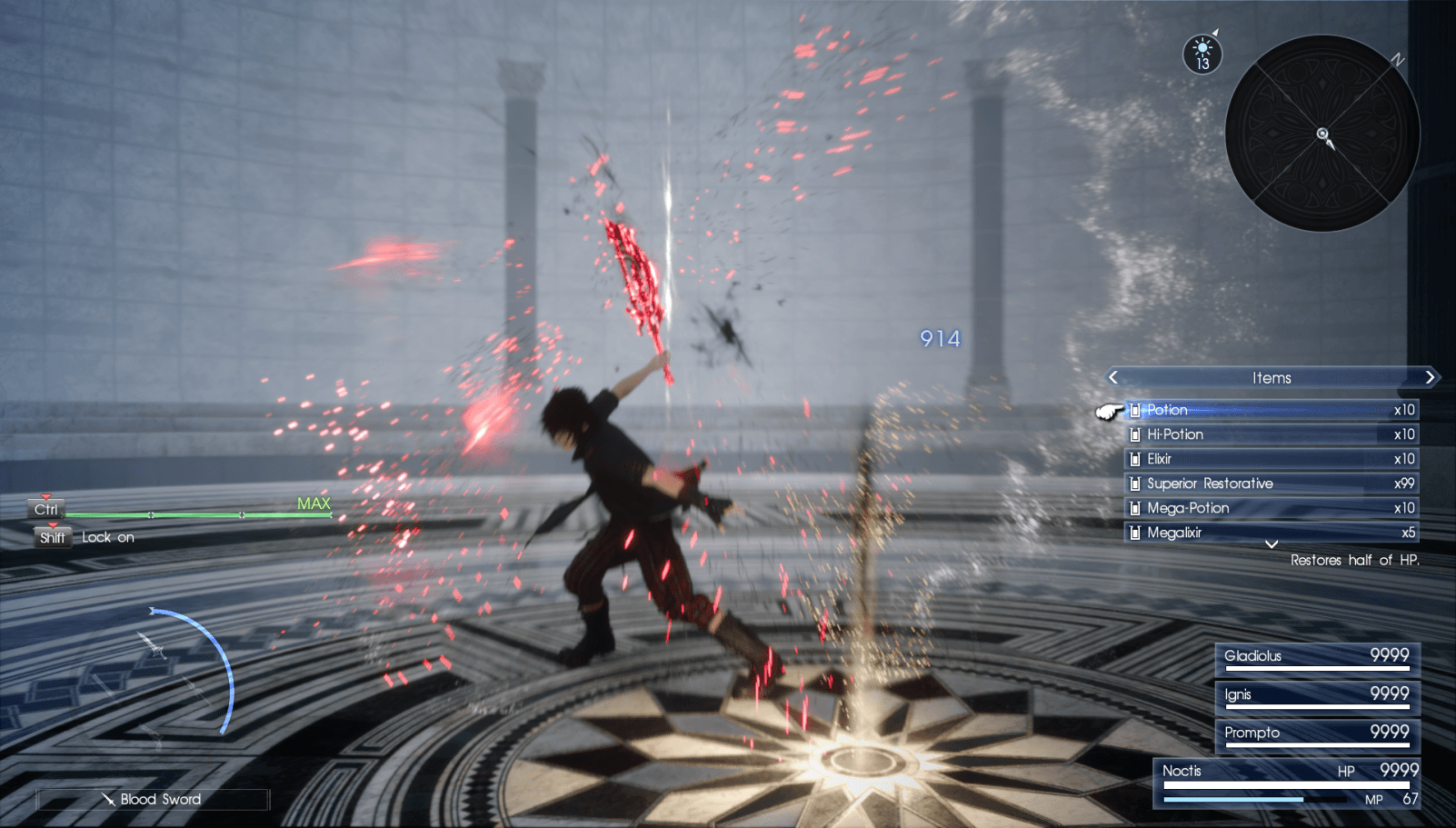Click the Mega-Potion flask icon
This screenshot has height=828, width=1456.
pos(1135,508)
